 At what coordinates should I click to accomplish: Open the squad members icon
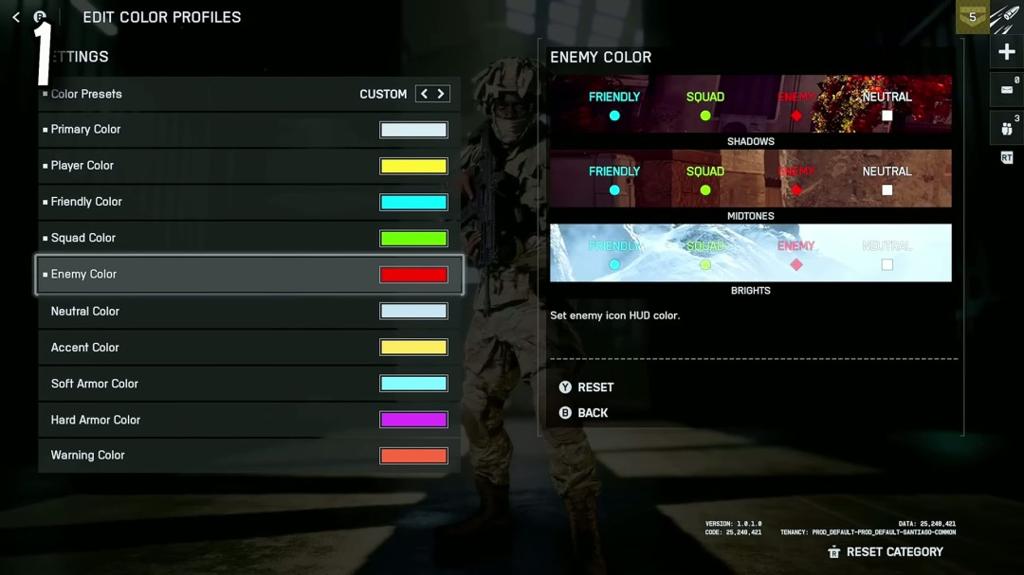1007,127
